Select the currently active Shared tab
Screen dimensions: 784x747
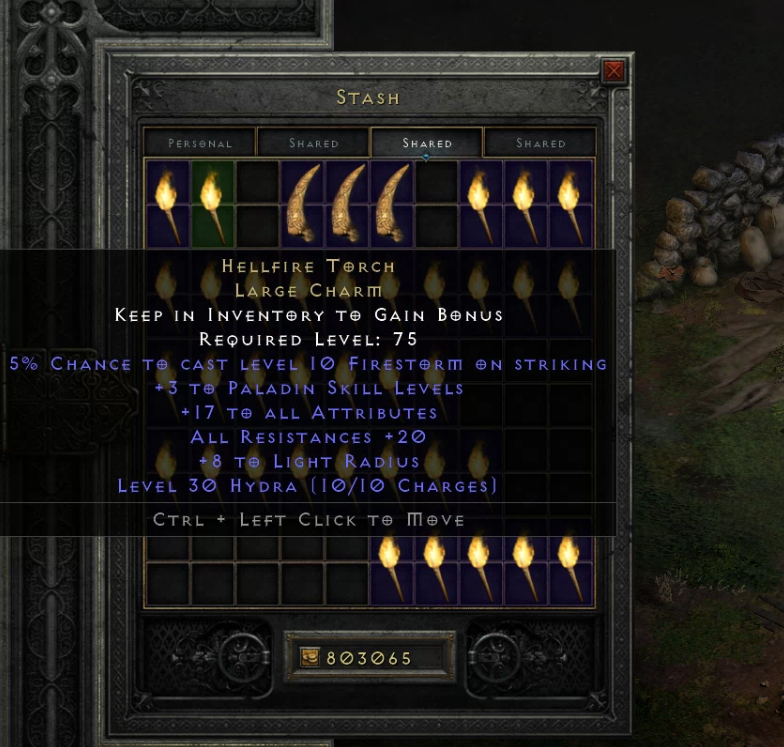[427, 143]
